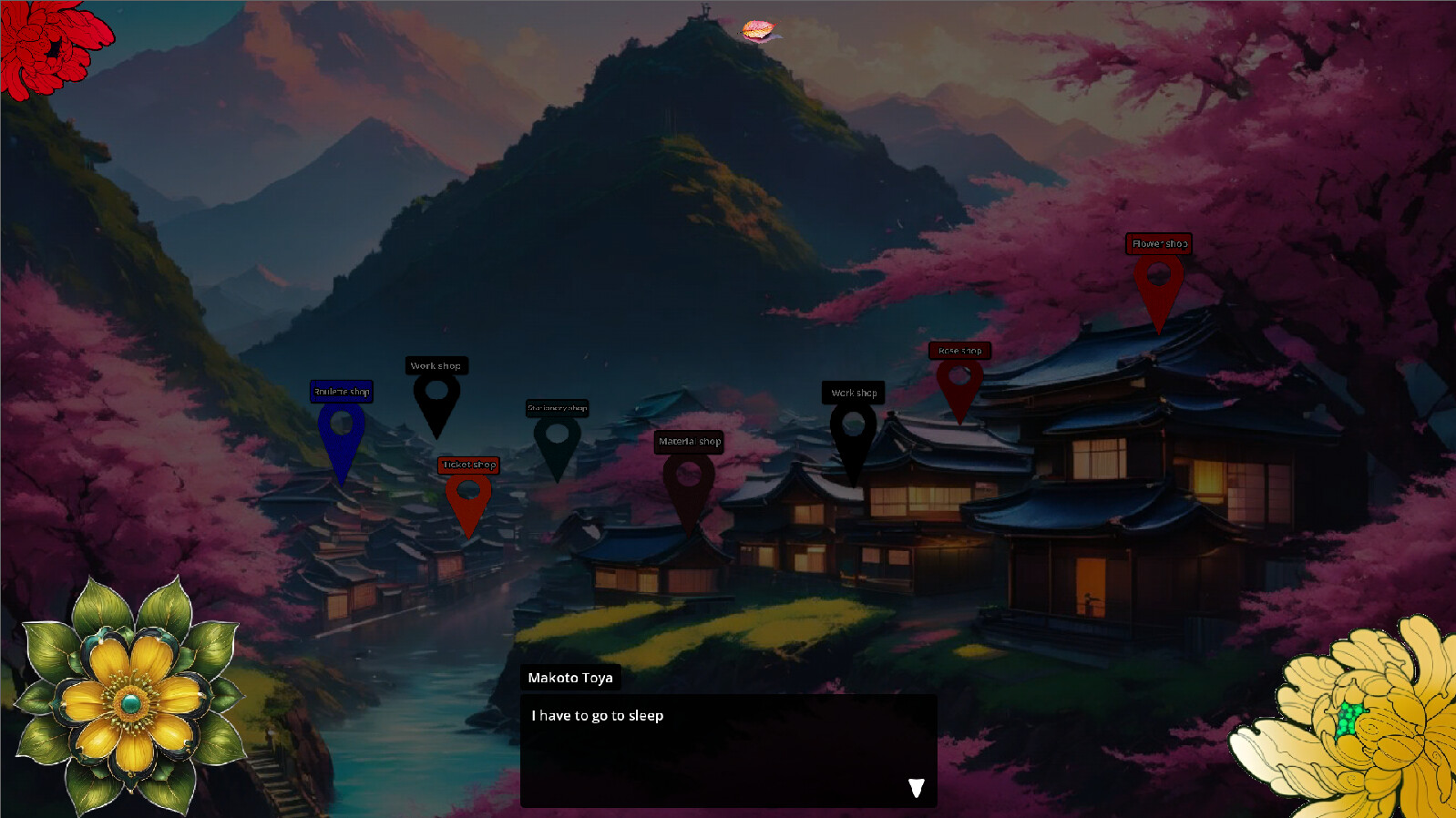Select the blue Roulette shop map pin

[x=342, y=424]
